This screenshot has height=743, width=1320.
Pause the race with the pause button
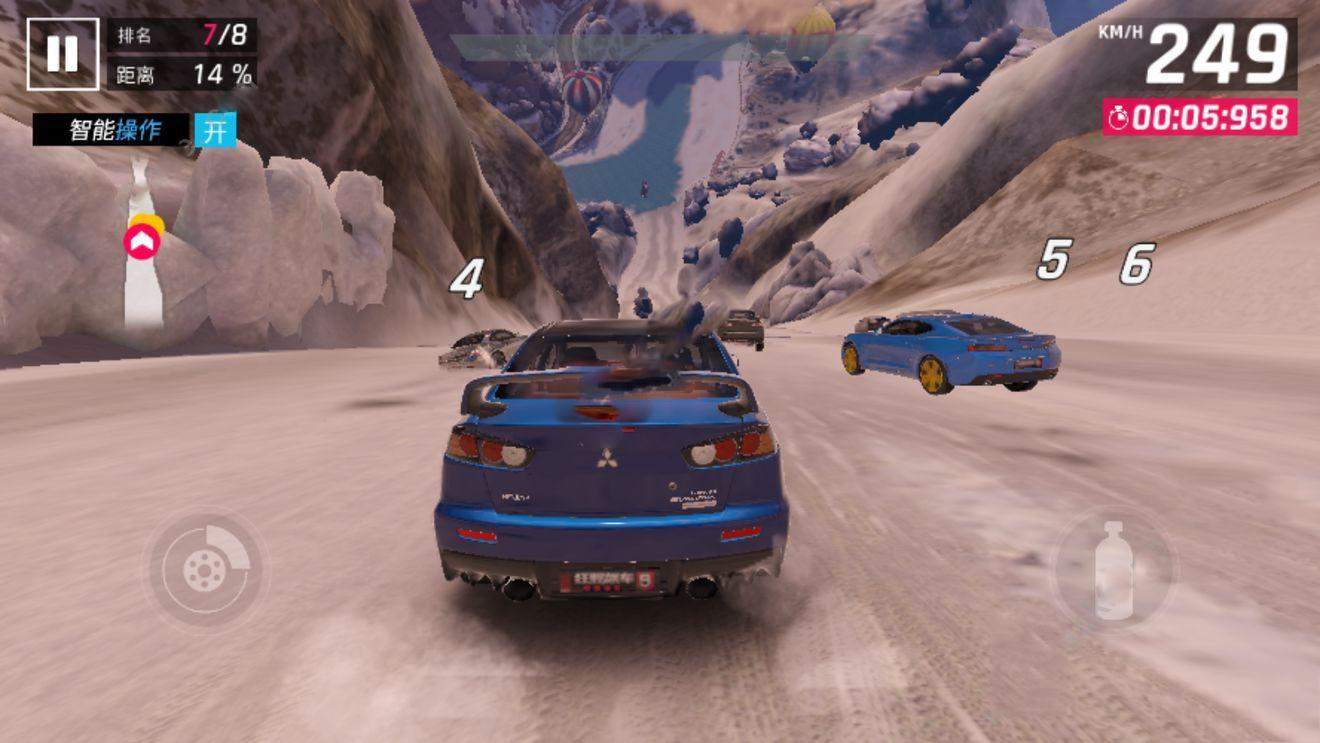(62, 54)
